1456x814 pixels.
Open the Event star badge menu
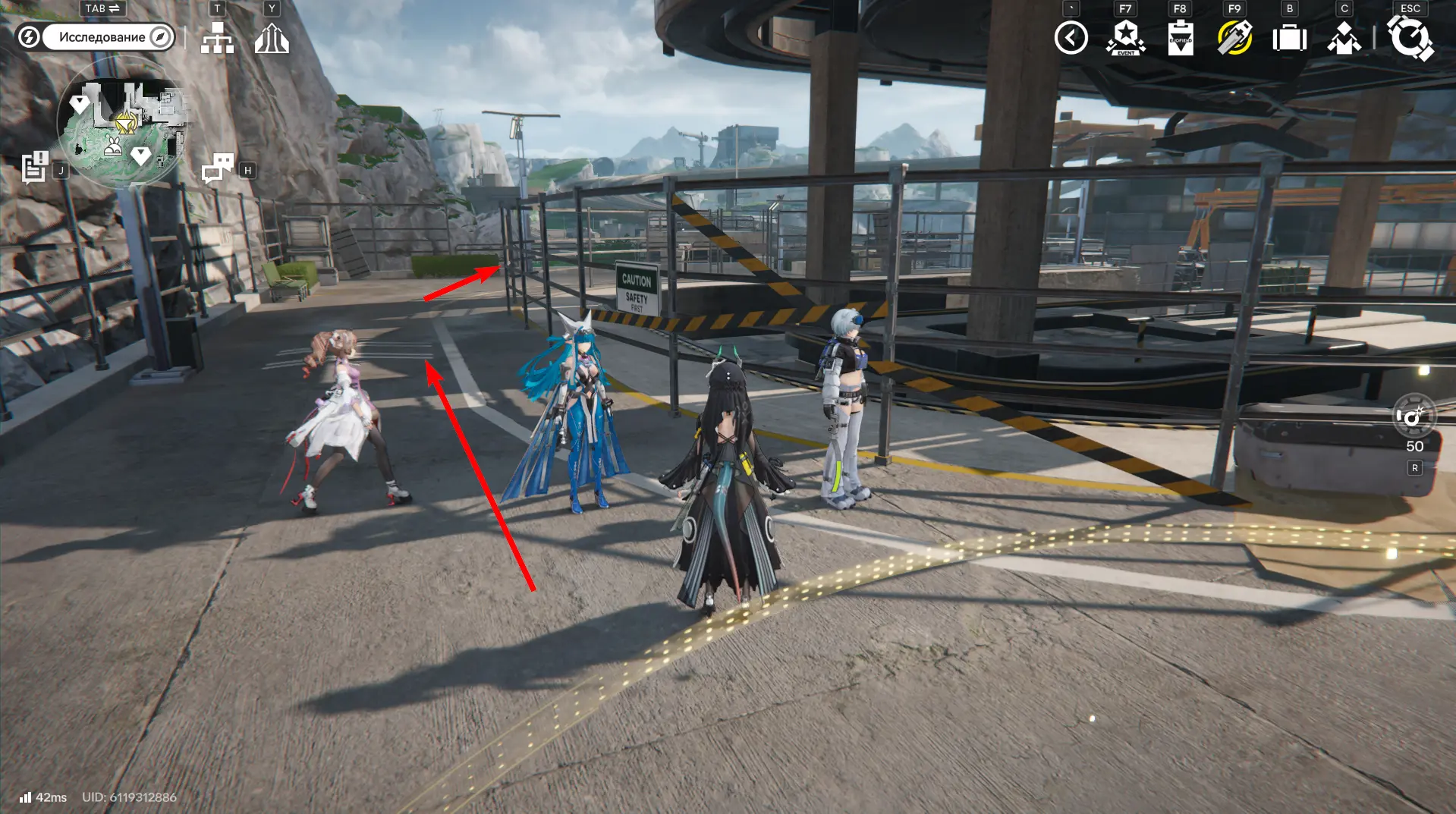(x=1126, y=38)
